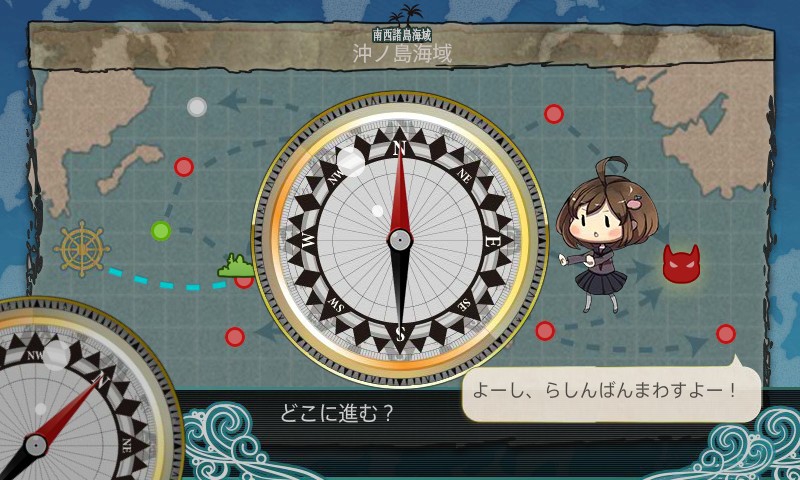Click the green fleet ship marker
Image resolution: width=800 pixels, height=480 pixels.
[236, 266]
